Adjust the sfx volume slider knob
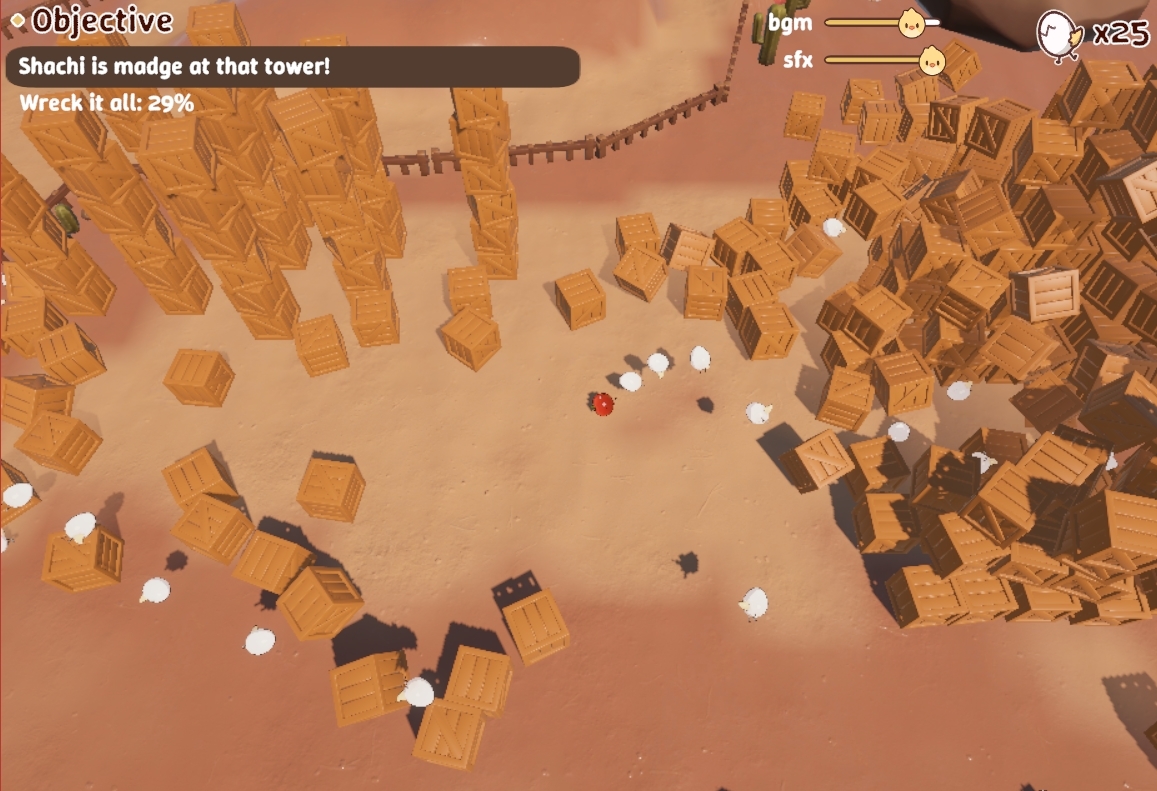The width and height of the screenshot is (1157, 791). (x=932, y=60)
